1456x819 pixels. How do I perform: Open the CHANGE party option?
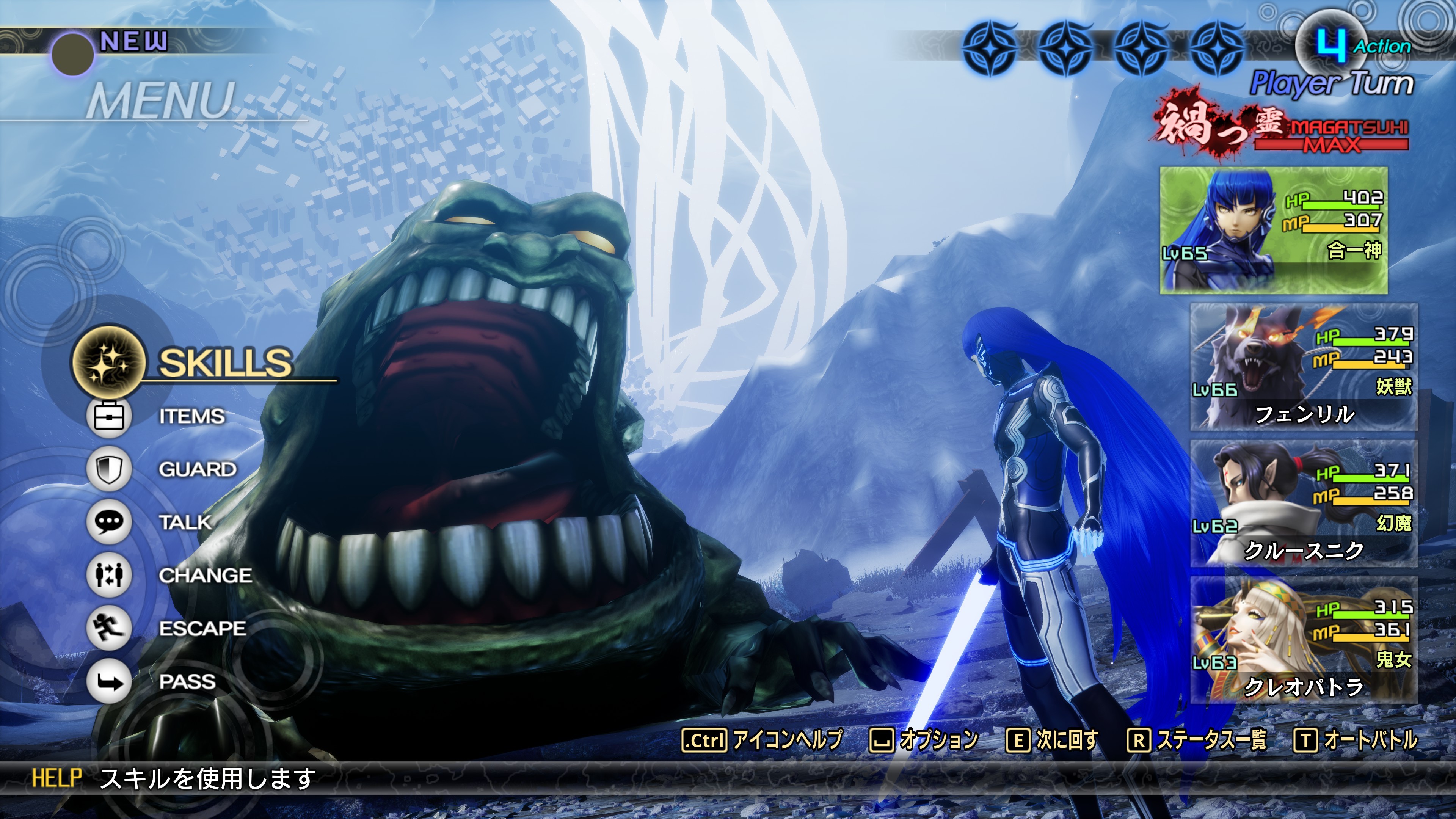[205, 576]
